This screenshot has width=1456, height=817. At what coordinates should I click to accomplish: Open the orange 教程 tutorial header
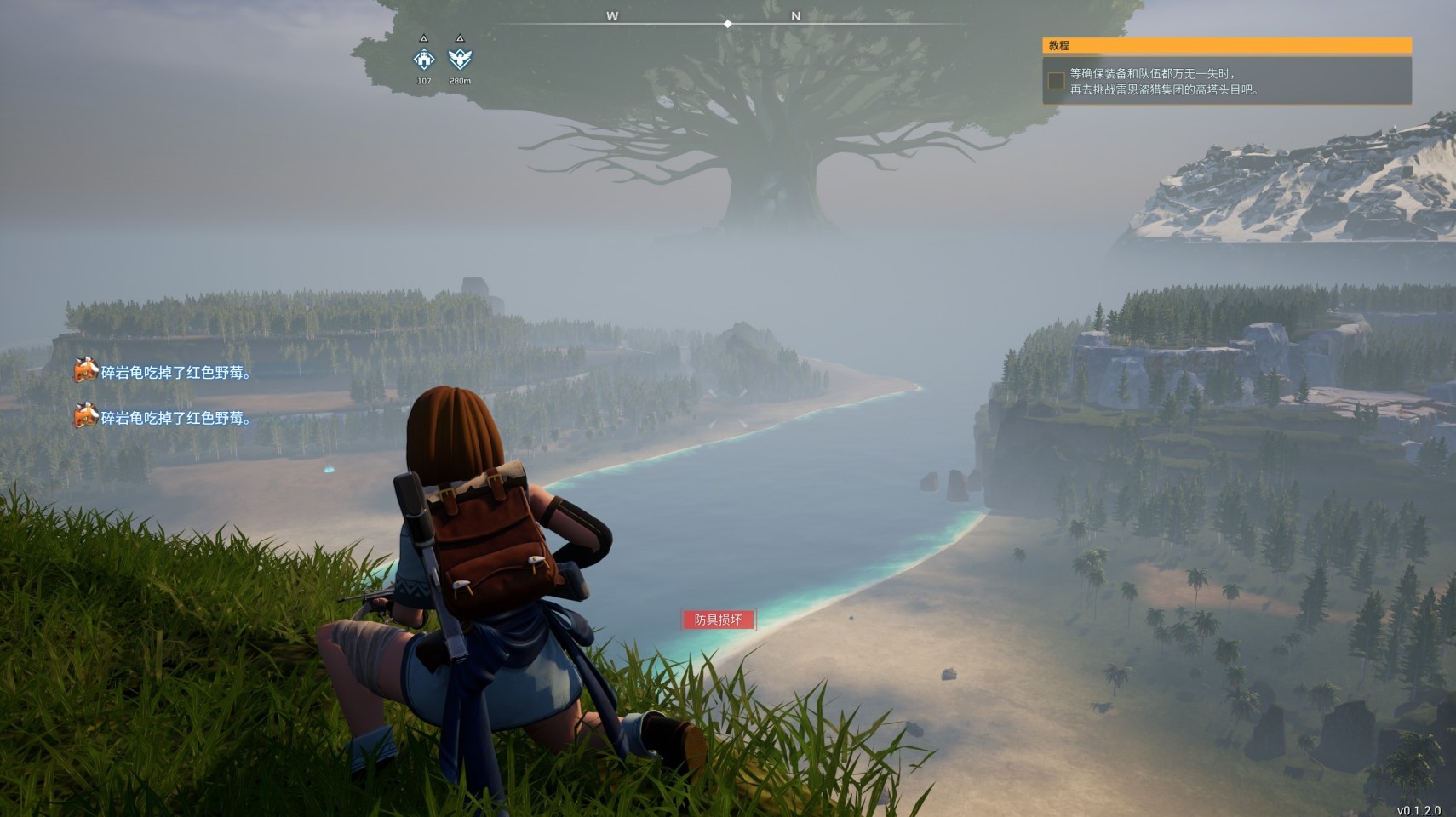click(1226, 46)
